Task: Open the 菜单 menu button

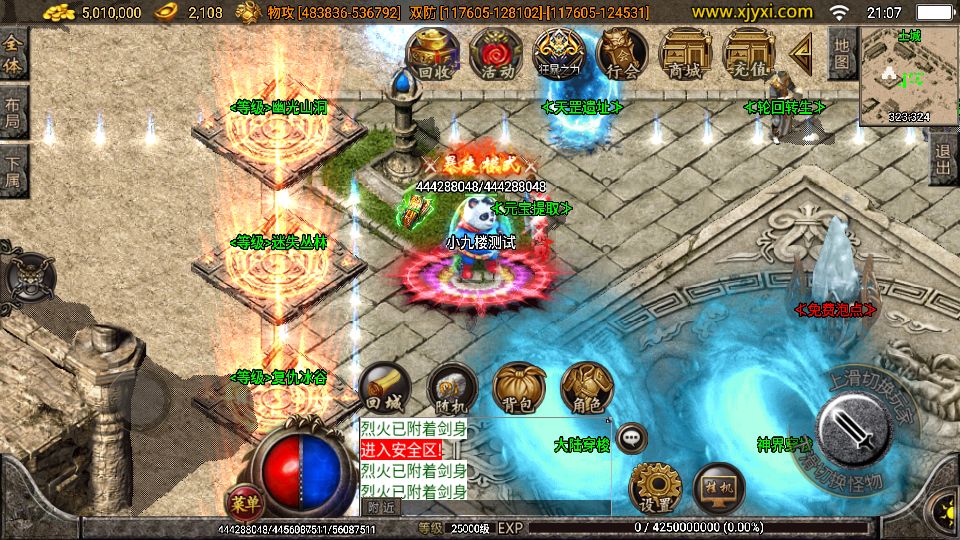Action: pyautogui.click(x=240, y=502)
